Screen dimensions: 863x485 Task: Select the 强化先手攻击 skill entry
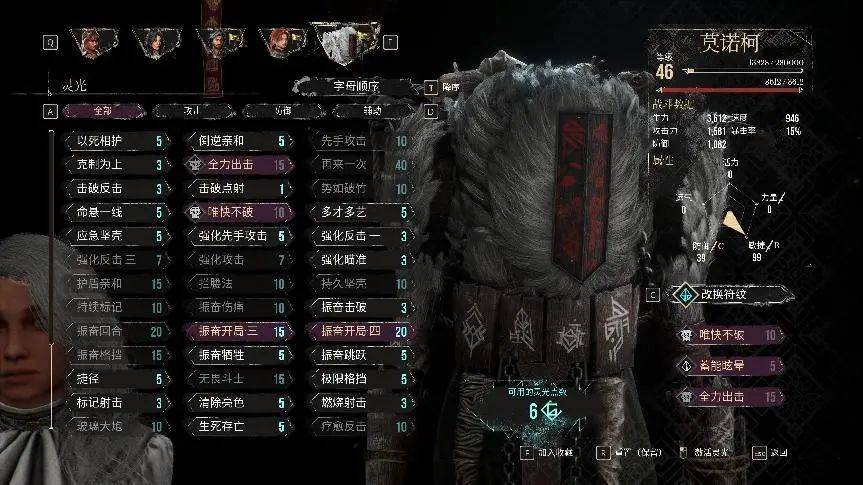tap(236, 237)
